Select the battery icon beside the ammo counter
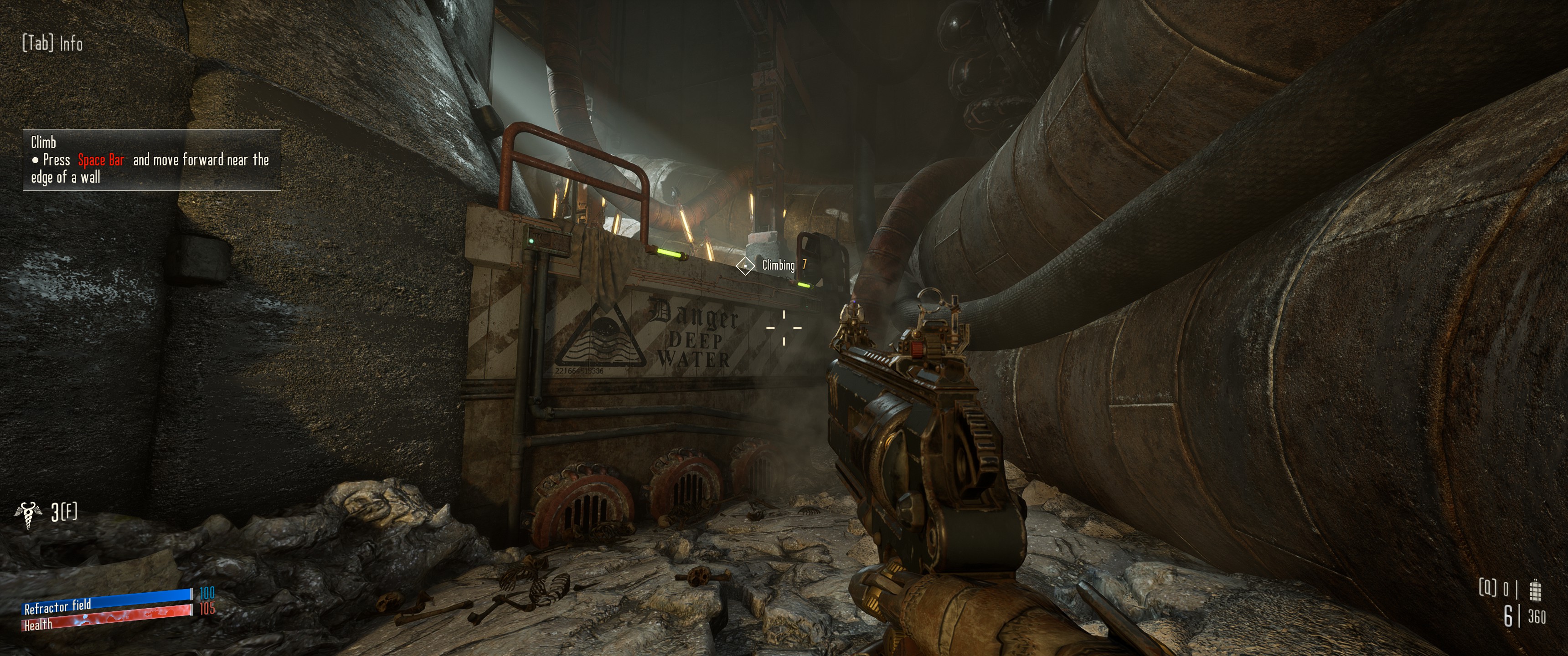Viewport: 1568px width, 656px height. coord(1536,589)
